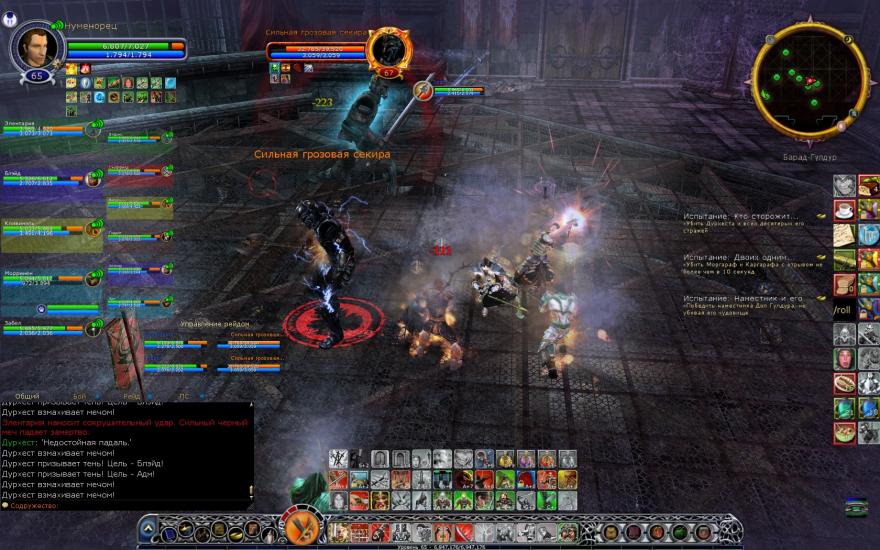Select fellowship member Элентария's frame

coord(45,130)
